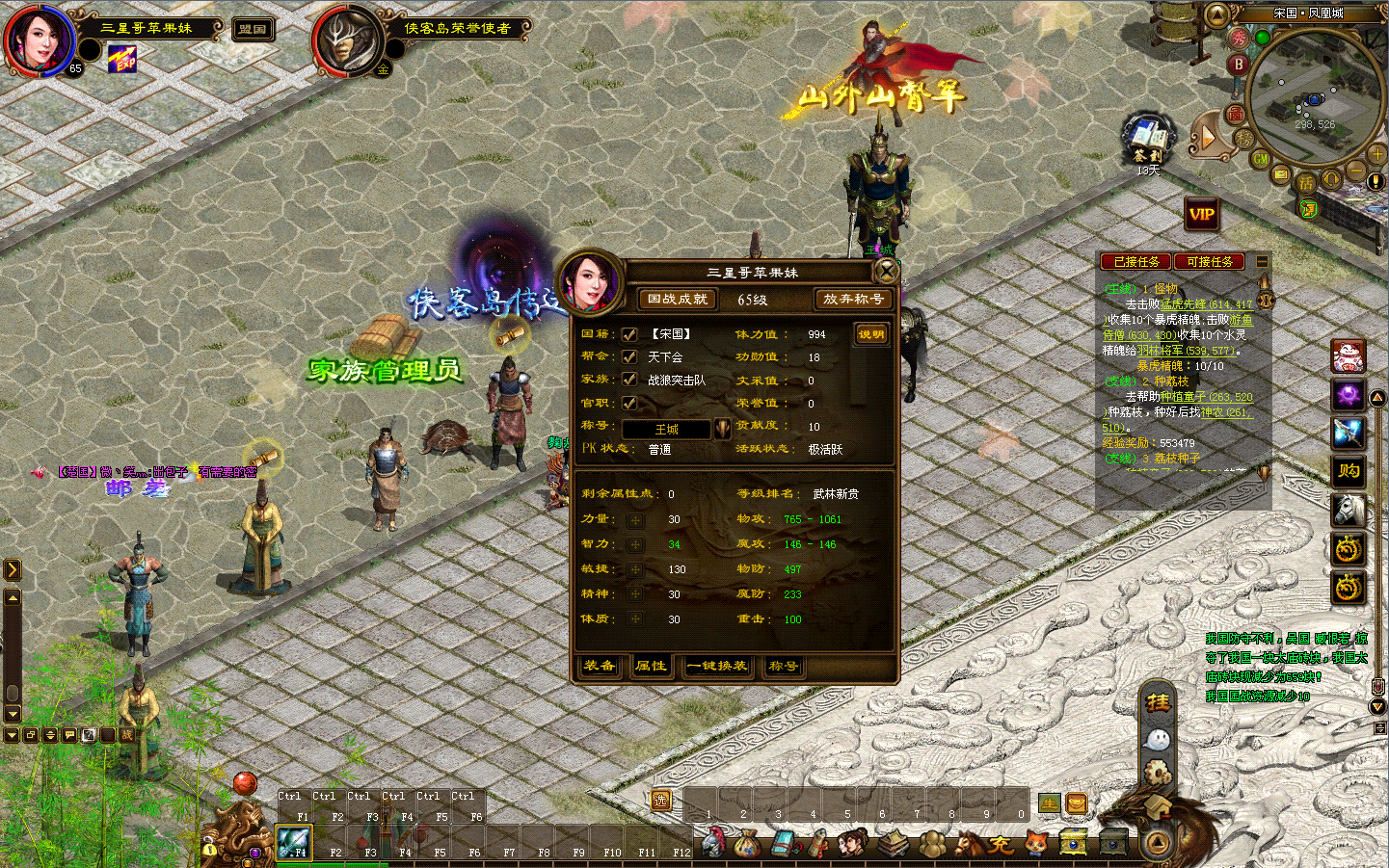
Task: Toggle the 帮会 guild checkbox
Action: click(629, 357)
